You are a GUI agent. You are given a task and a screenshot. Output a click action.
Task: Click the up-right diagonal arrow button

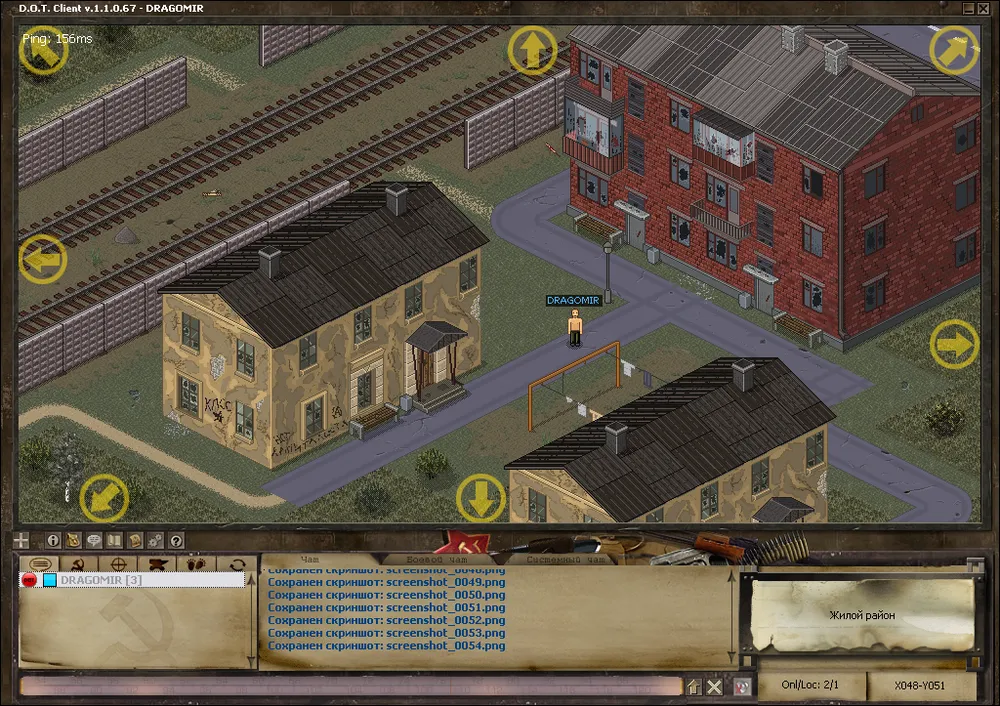pos(953,50)
